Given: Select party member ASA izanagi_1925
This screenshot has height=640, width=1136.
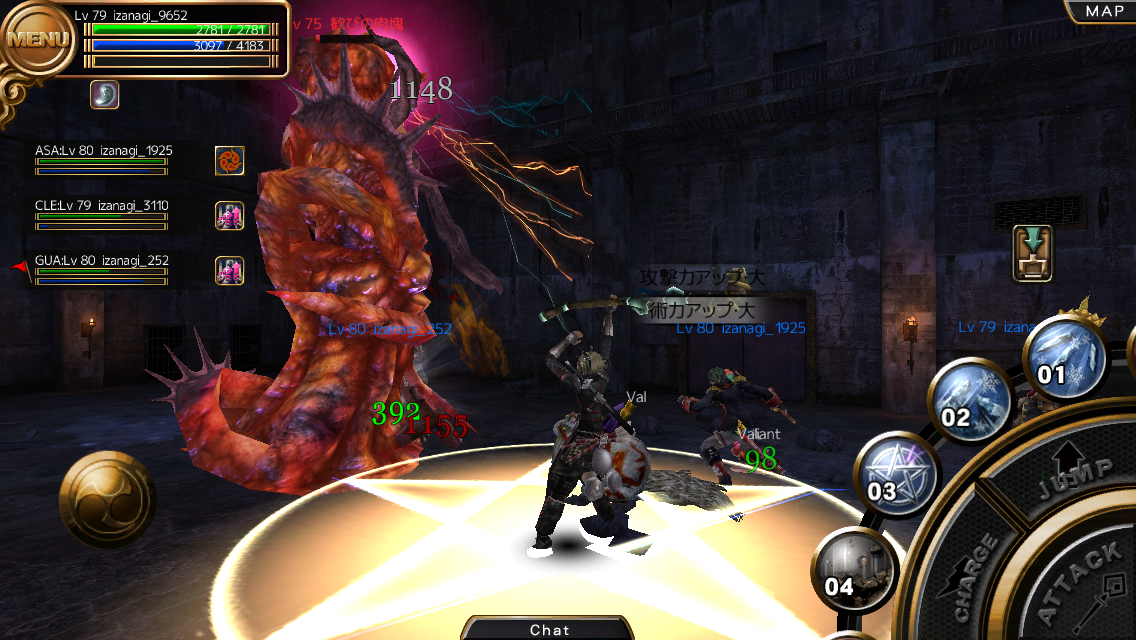Looking at the screenshot, I should tap(103, 158).
